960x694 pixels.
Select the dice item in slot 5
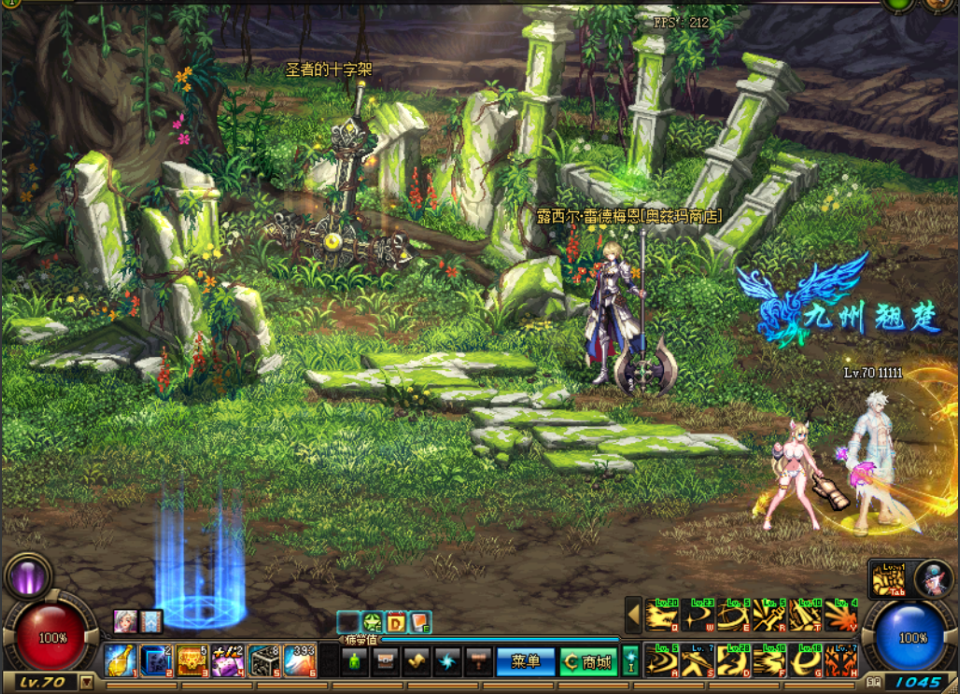[x=263, y=660]
